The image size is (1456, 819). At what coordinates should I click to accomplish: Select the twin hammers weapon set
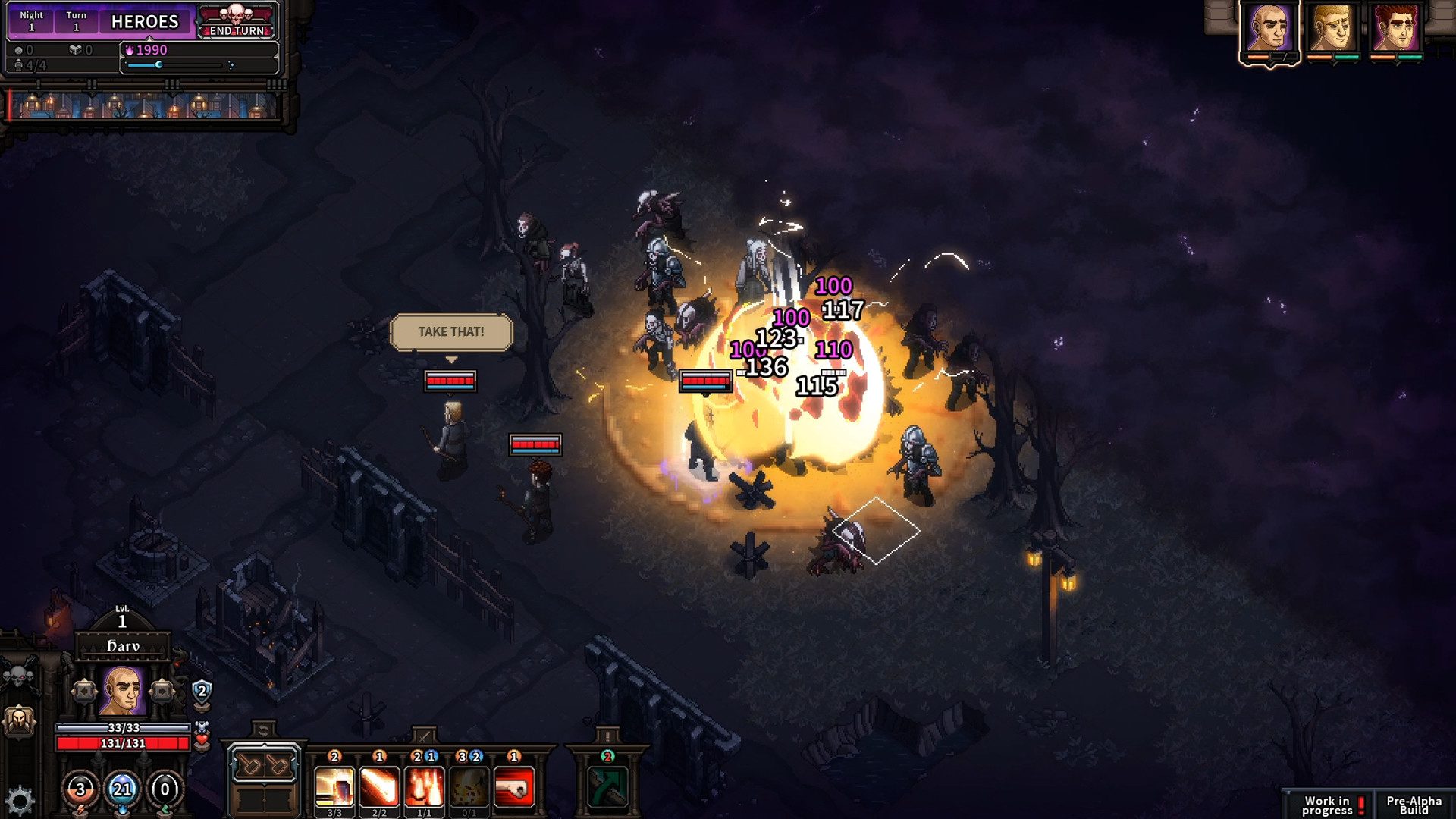click(263, 765)
